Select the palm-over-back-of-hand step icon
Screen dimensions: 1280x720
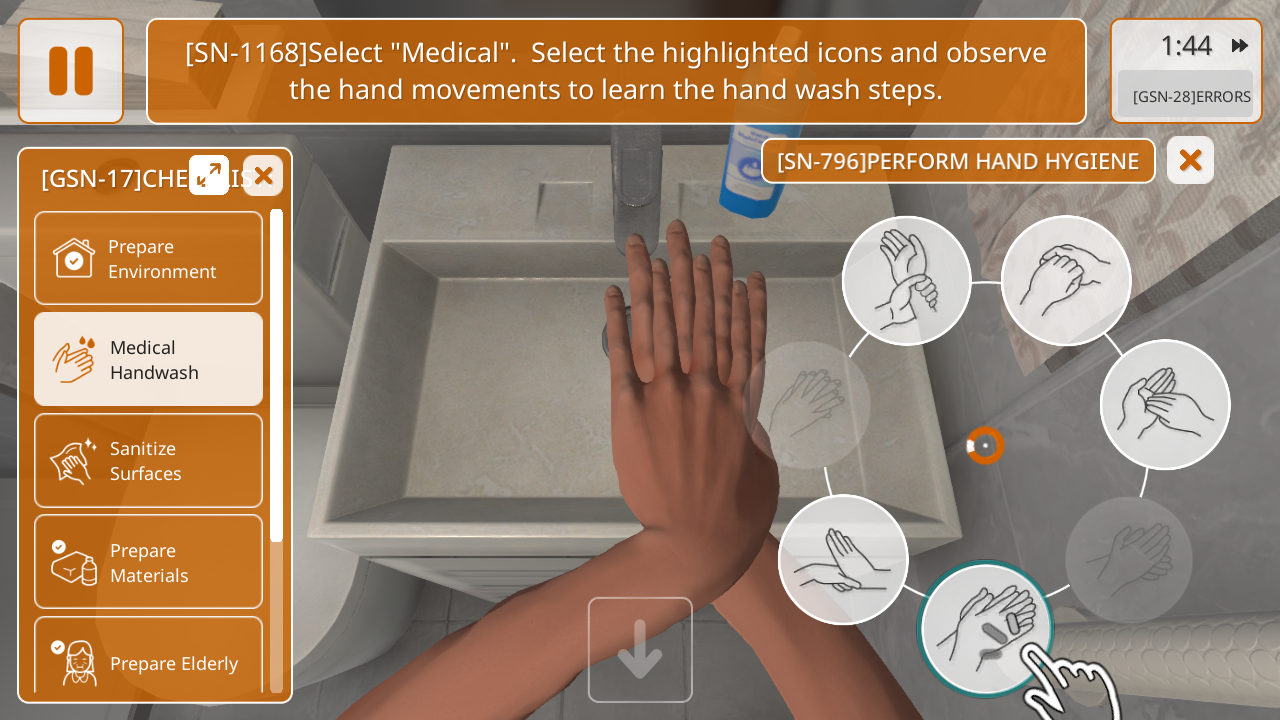coord(843,560)
